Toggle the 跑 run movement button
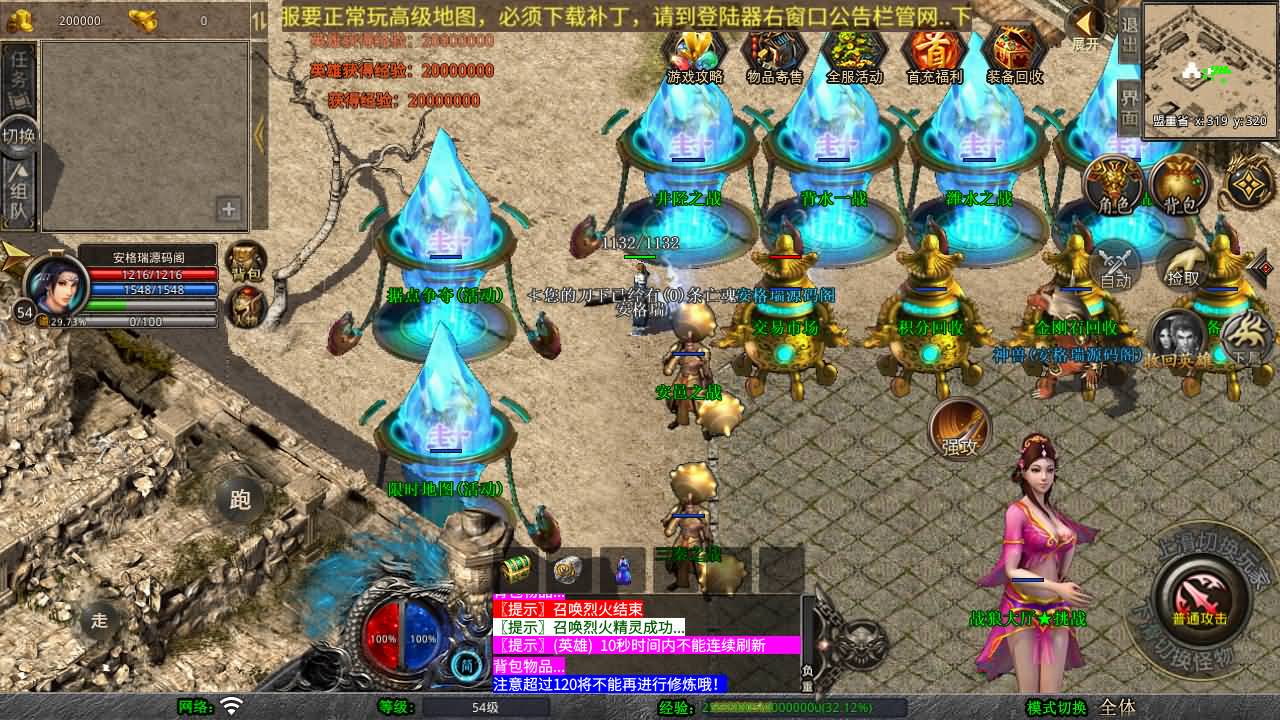1280x720 pixels. pos(240,499)
